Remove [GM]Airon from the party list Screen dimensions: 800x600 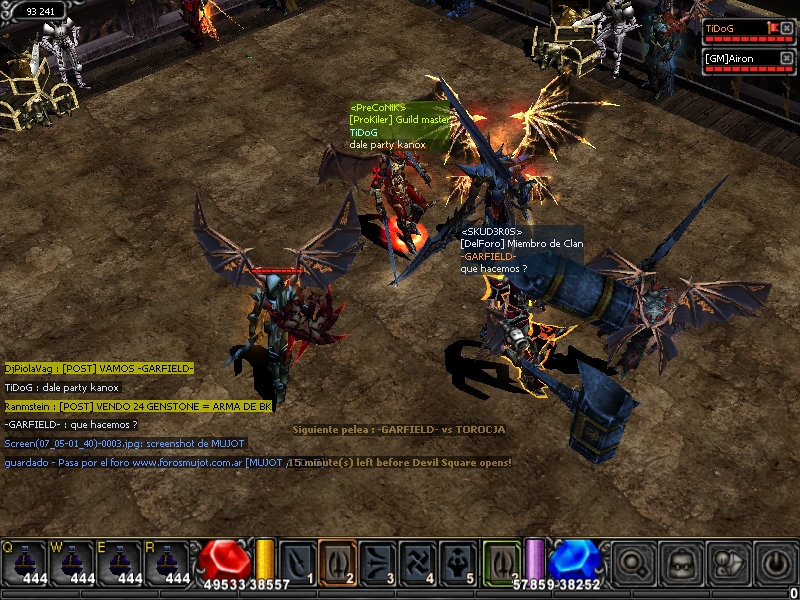[788, 58]
